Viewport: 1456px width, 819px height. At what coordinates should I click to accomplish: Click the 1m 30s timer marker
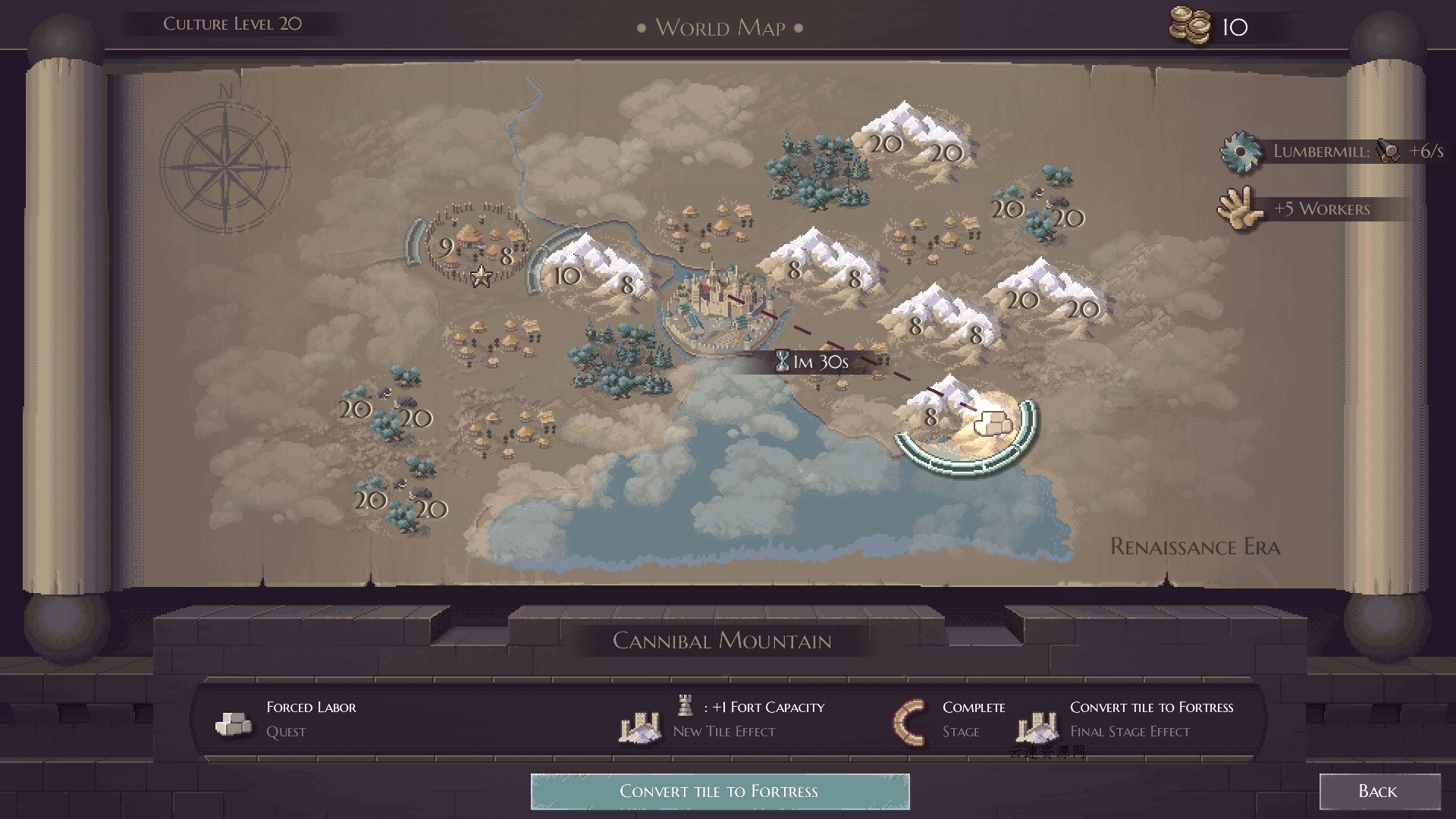(813, 362)
